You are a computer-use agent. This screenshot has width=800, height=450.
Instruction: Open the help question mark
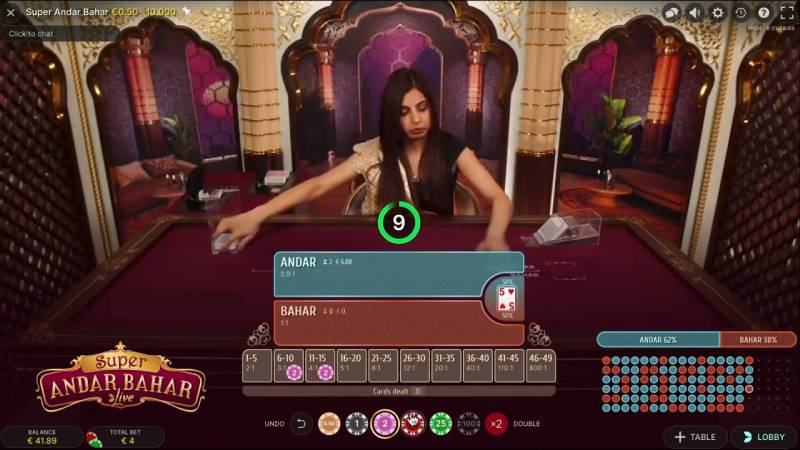point(764,13)
